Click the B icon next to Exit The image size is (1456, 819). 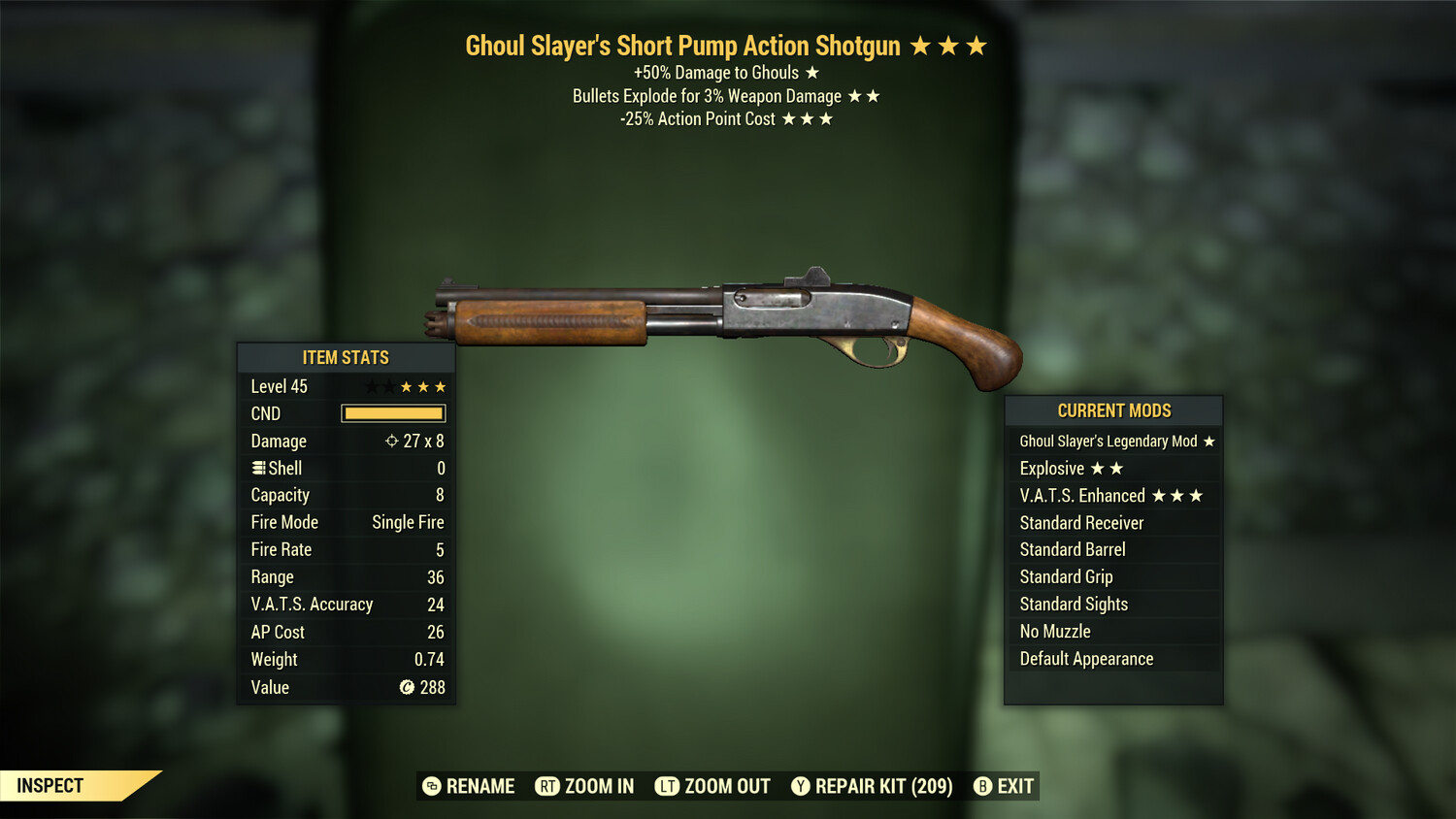click(982, 787)
